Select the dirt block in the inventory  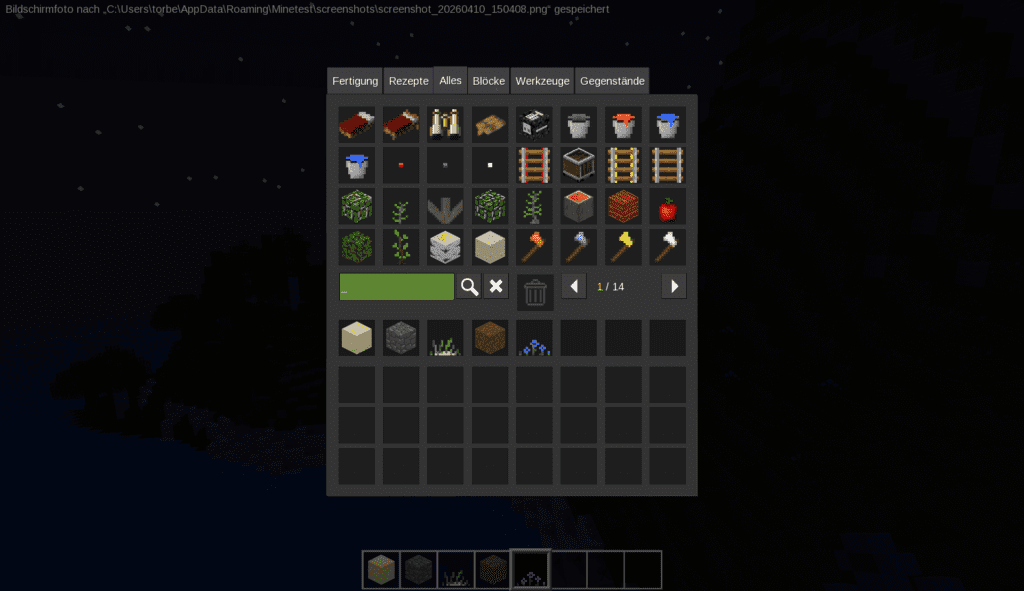490,338
